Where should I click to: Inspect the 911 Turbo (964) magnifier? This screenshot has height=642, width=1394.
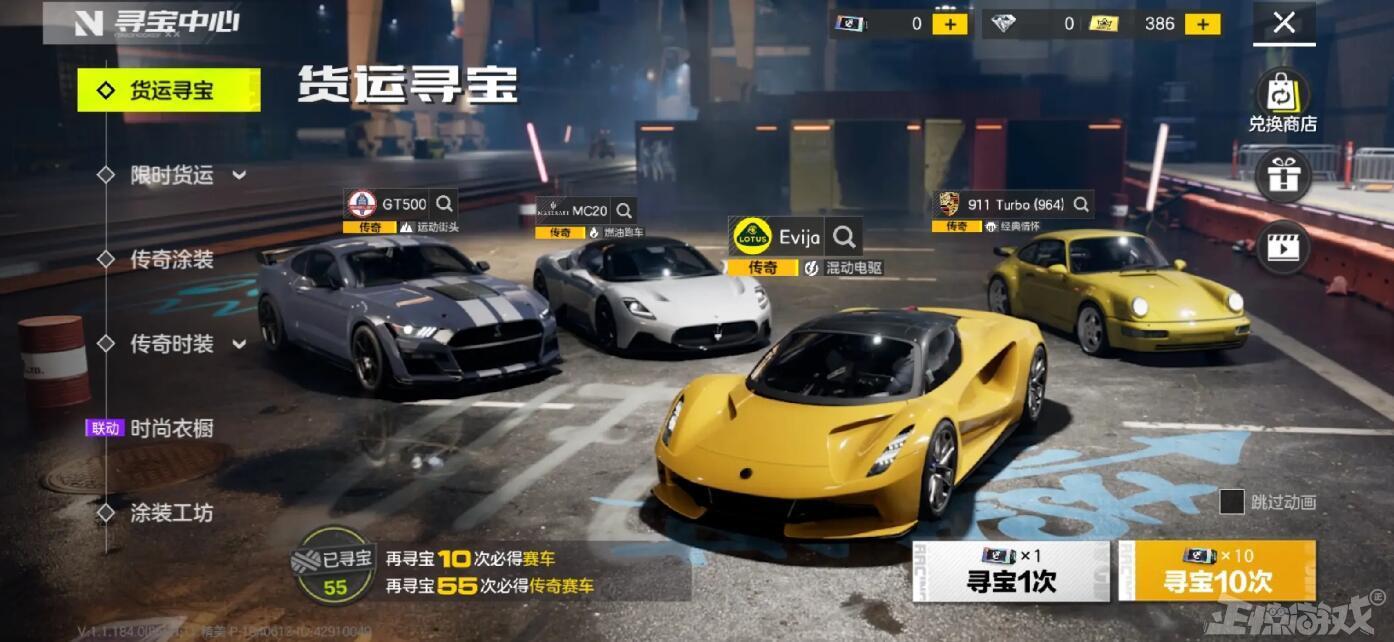click(x=1081, y=204)
